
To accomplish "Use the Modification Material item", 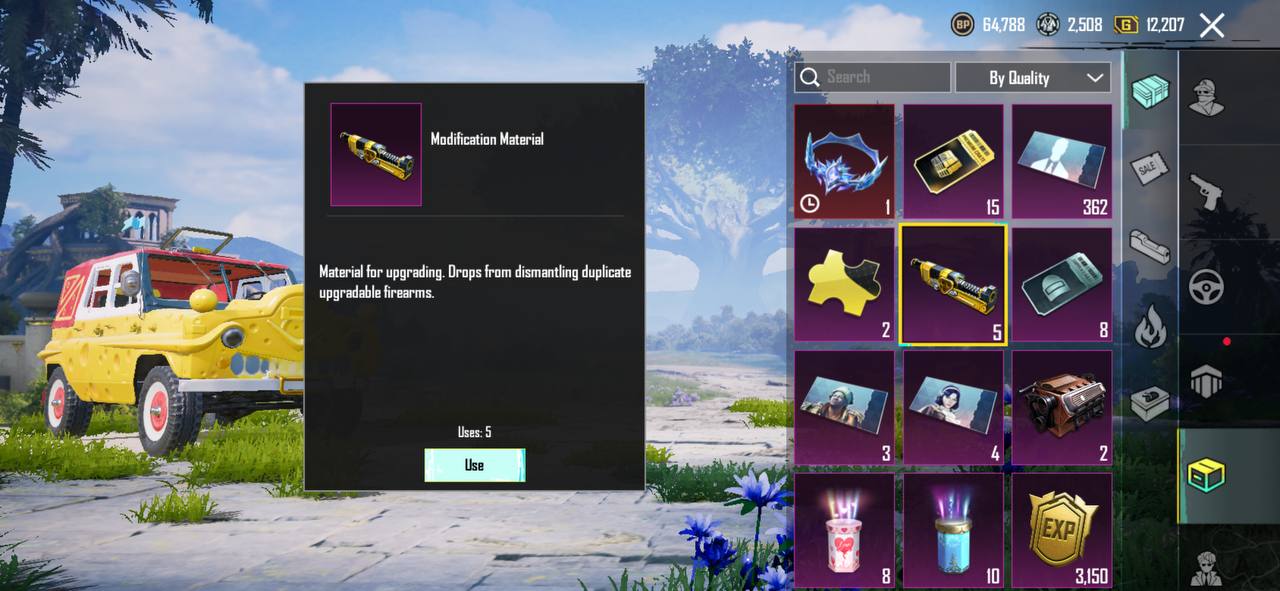I will click(474, 465).
